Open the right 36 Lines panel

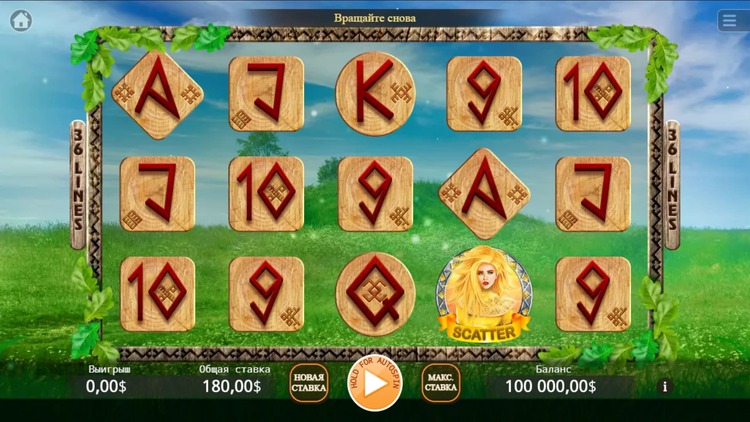coord(673,185)
